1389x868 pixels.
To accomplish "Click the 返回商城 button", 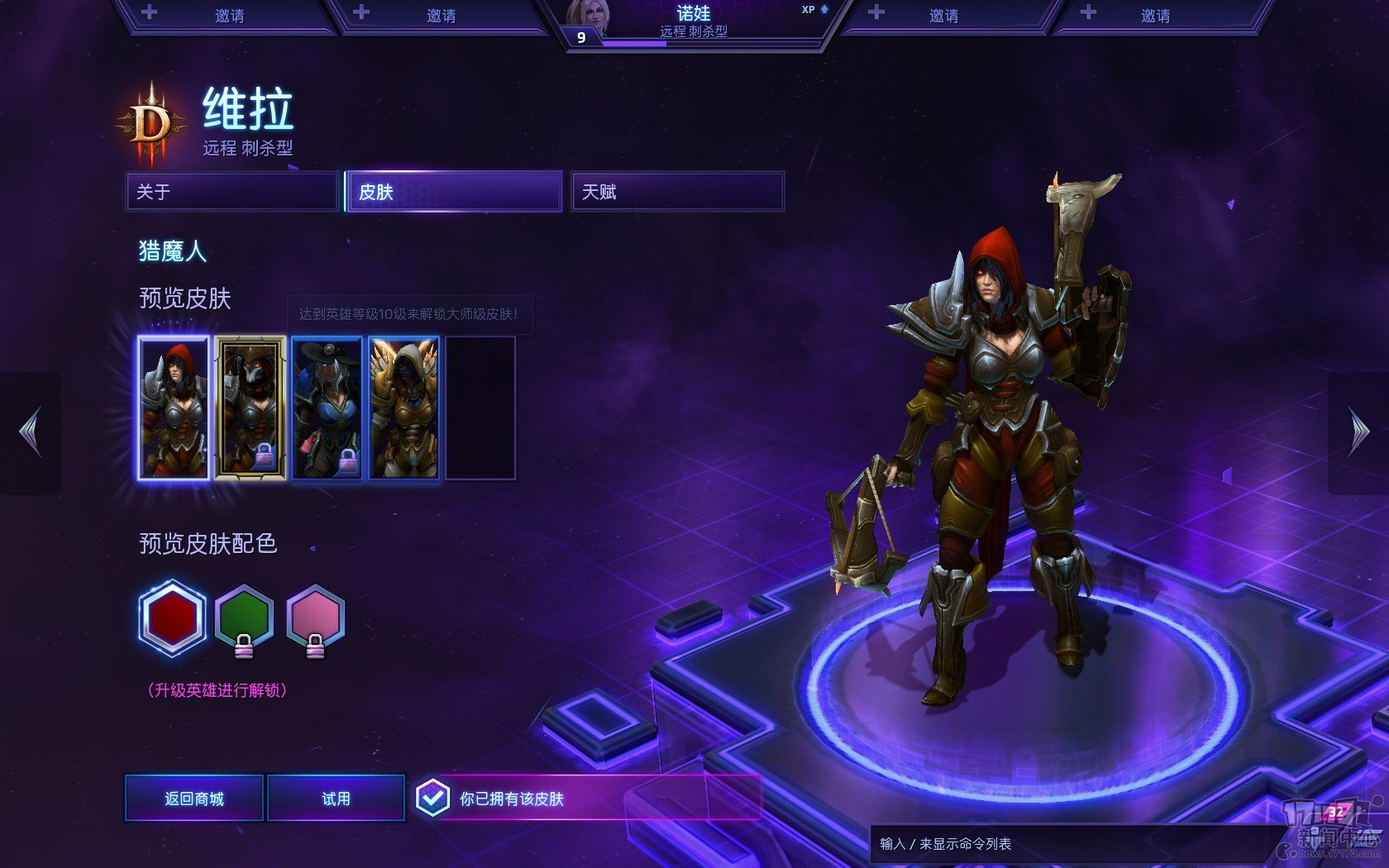I will pos(194,799).
